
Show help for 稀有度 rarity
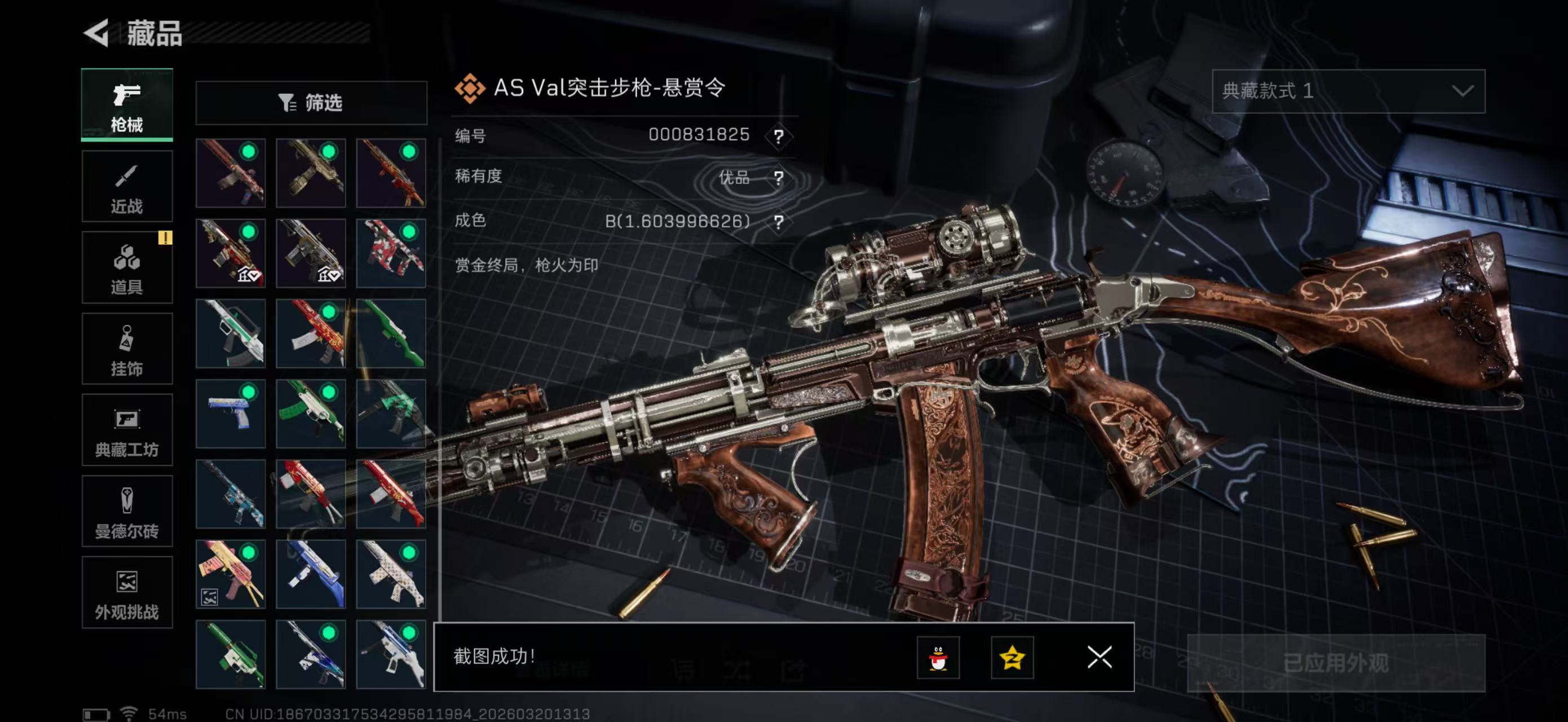(778, 178)
